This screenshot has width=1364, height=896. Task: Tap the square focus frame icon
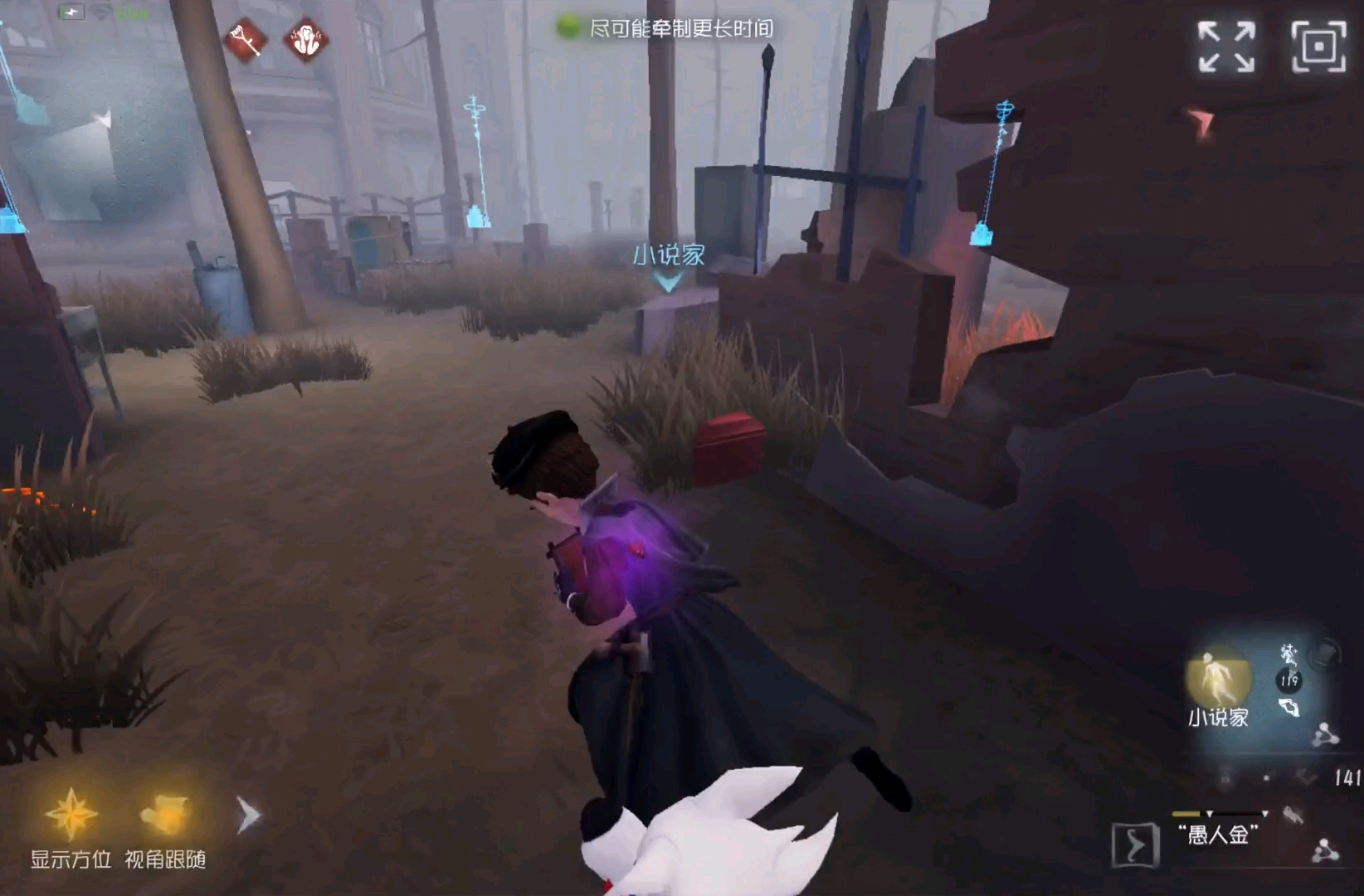(x=1318, y=47)
